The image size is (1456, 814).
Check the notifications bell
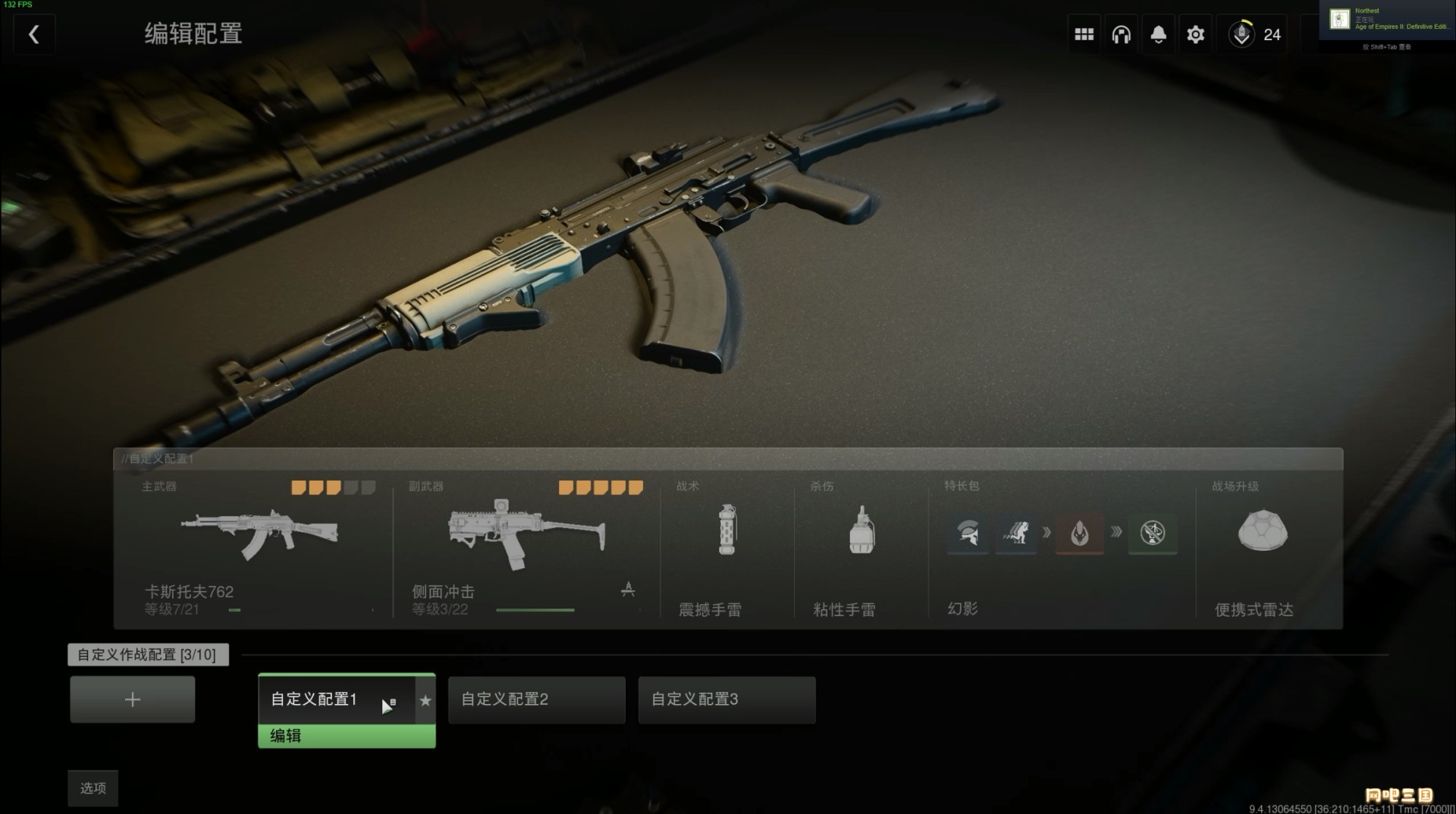tap(1158, 35)
